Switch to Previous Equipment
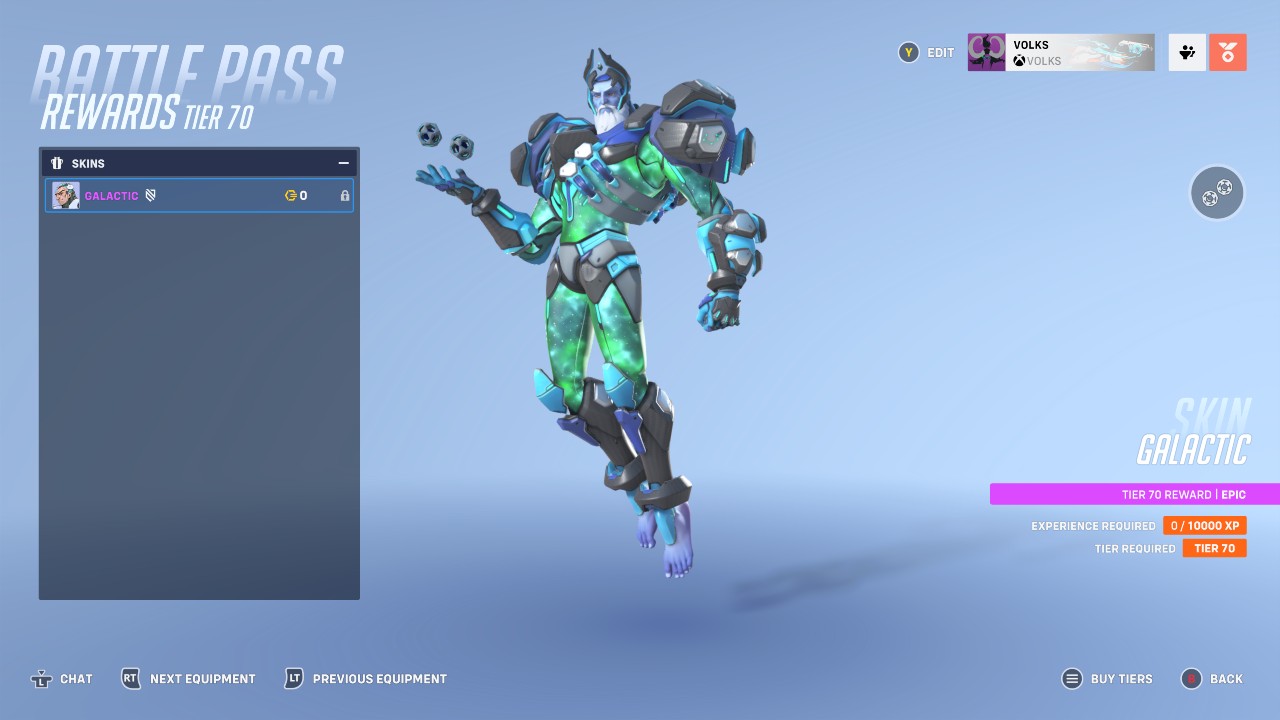The width and height of the screenshot is (1280, 720). [x=291, y=678]
